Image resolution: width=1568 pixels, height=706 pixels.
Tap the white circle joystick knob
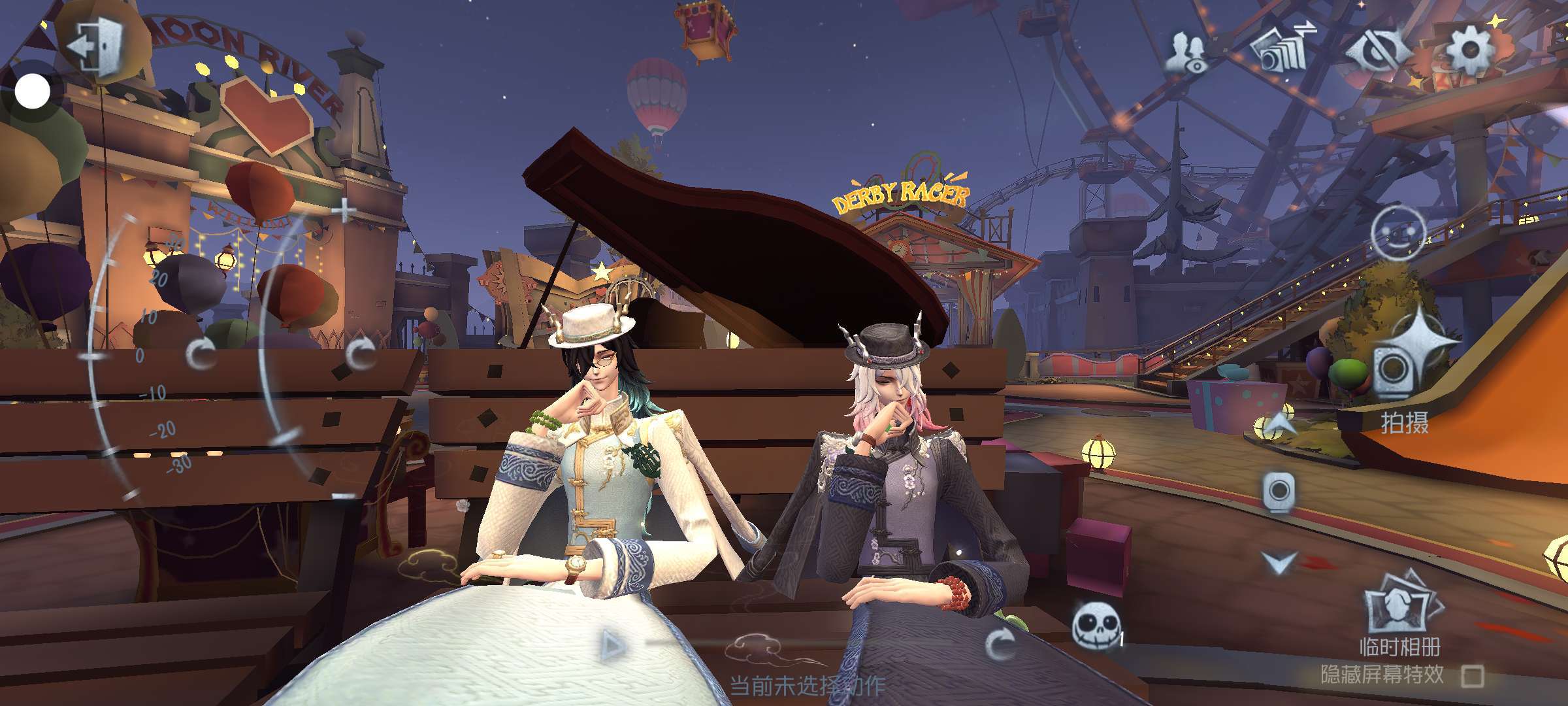pos(32,91)
